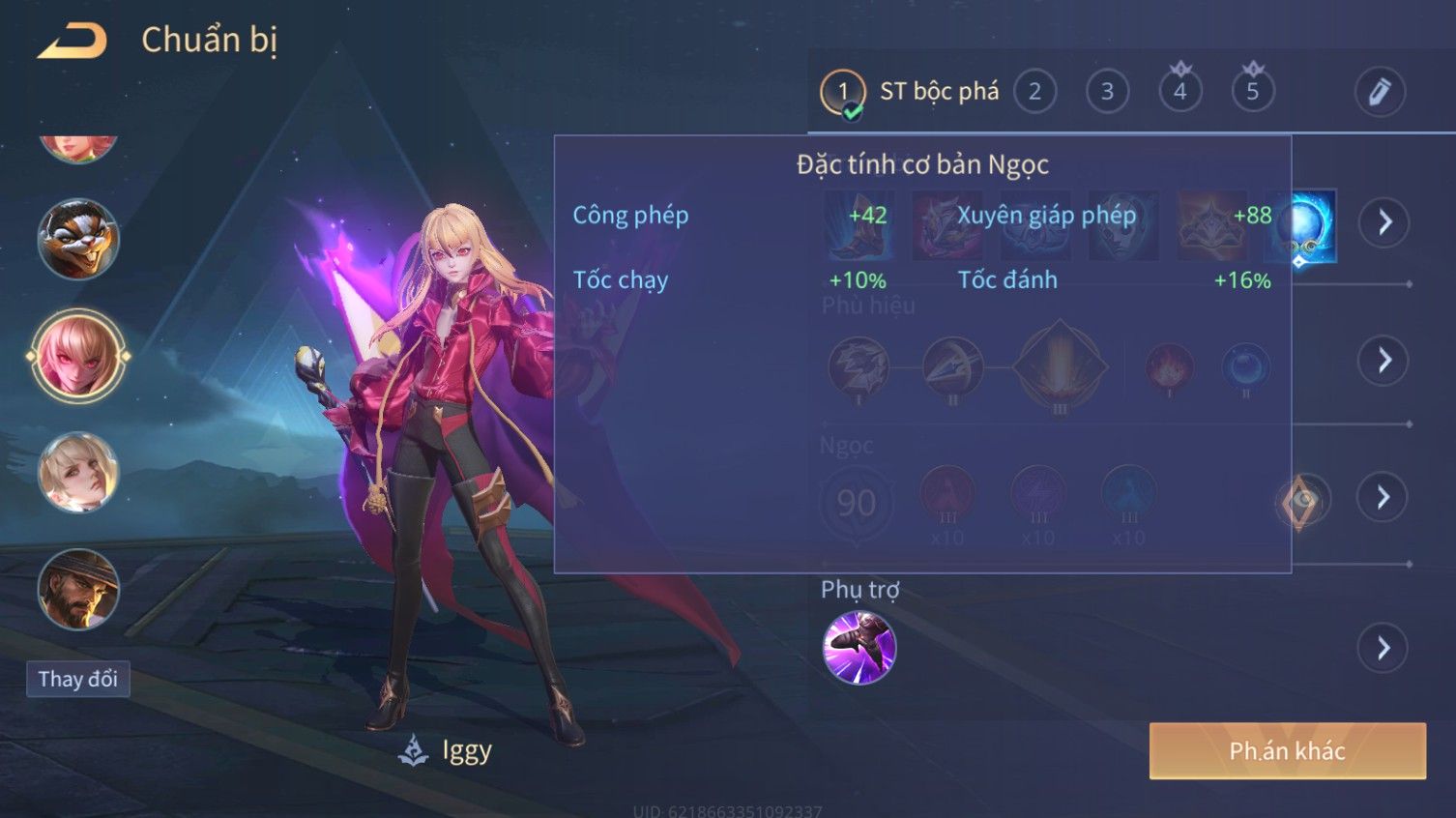Switch to build preset 2
Screen dimensions: 1456x818
pyautogui.click(x=1034, y=92)
